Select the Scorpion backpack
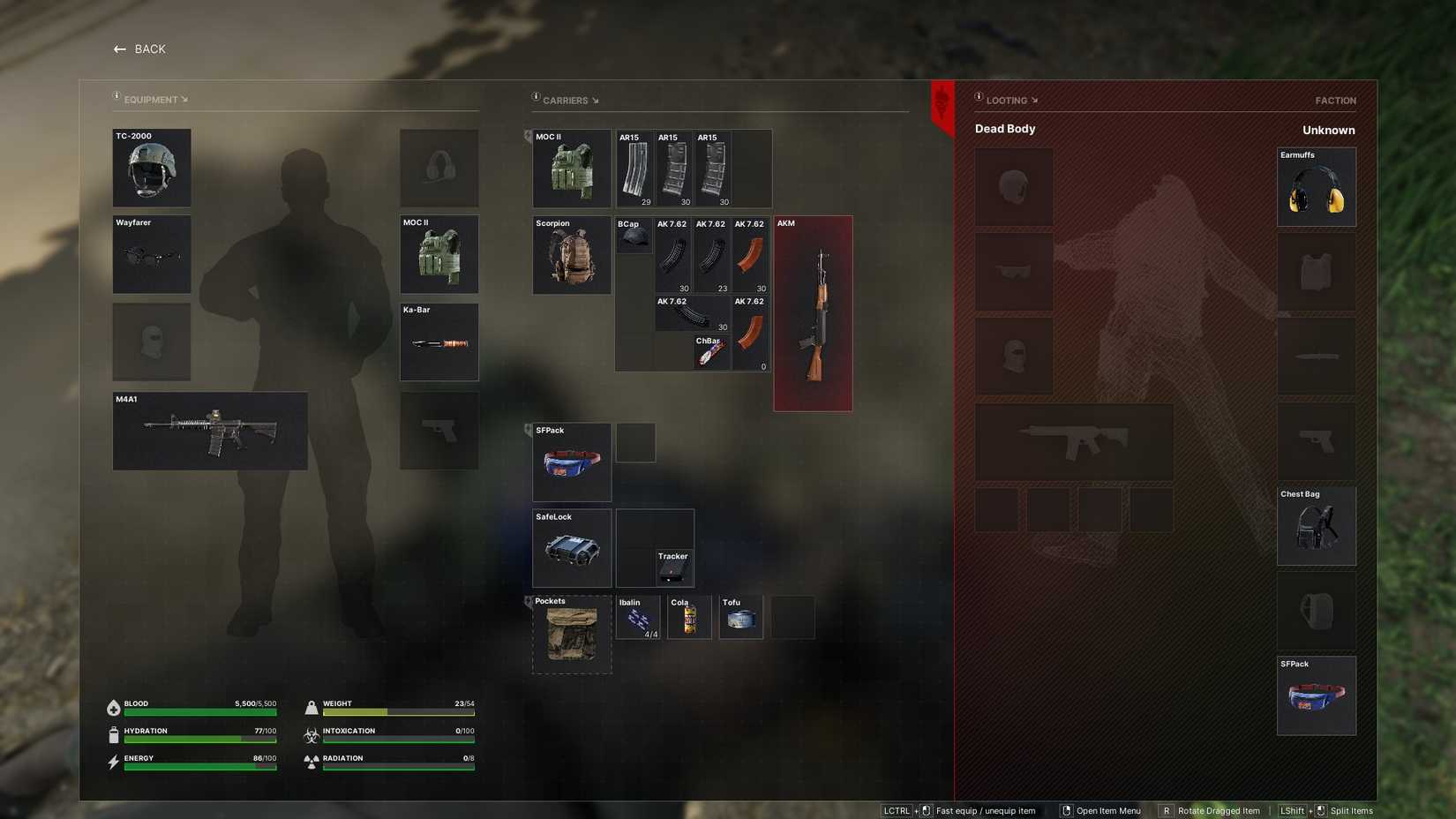Image resolution: width=1456 pixels, height=819 pixels. click(570, 255)
